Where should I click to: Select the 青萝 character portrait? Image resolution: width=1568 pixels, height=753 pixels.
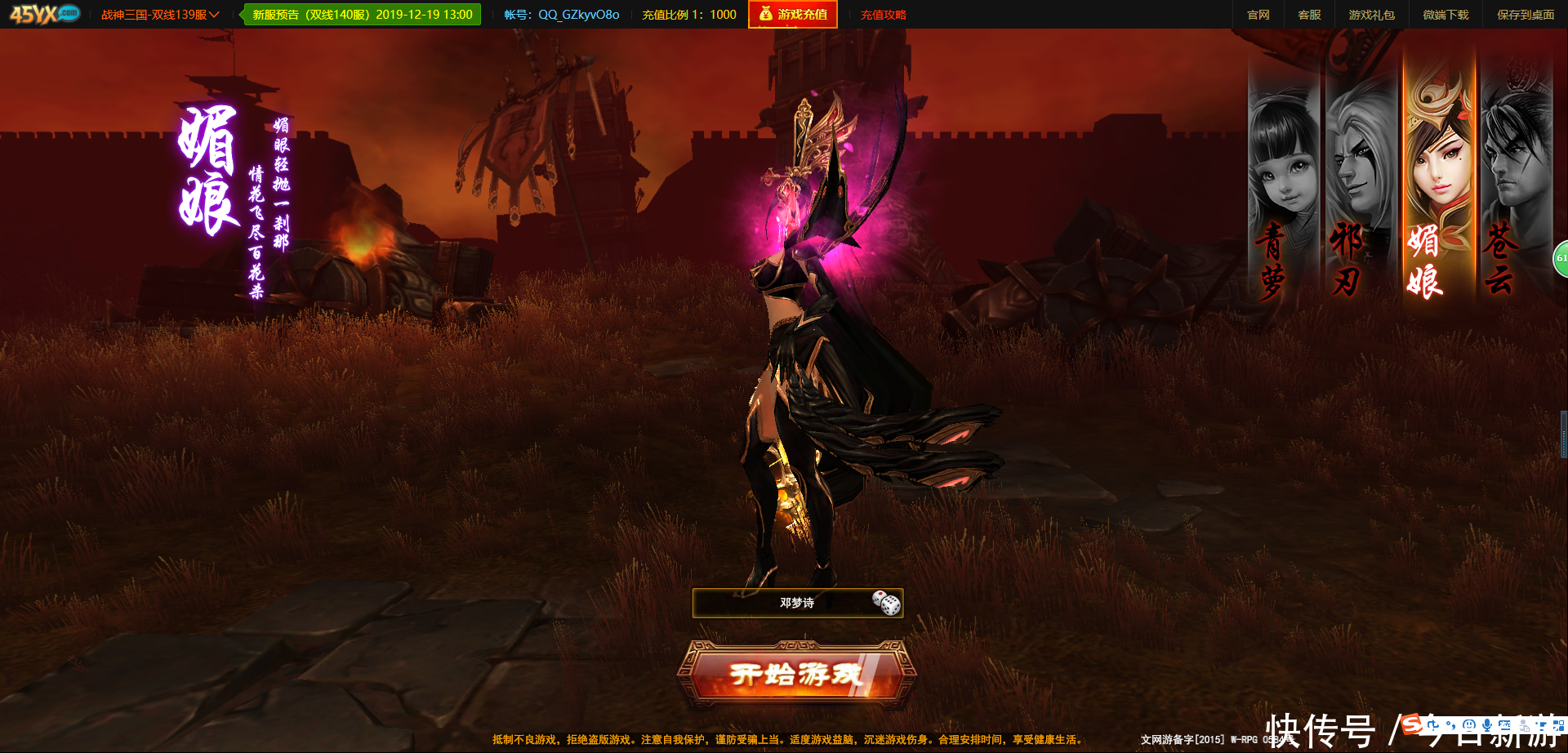1282,188
